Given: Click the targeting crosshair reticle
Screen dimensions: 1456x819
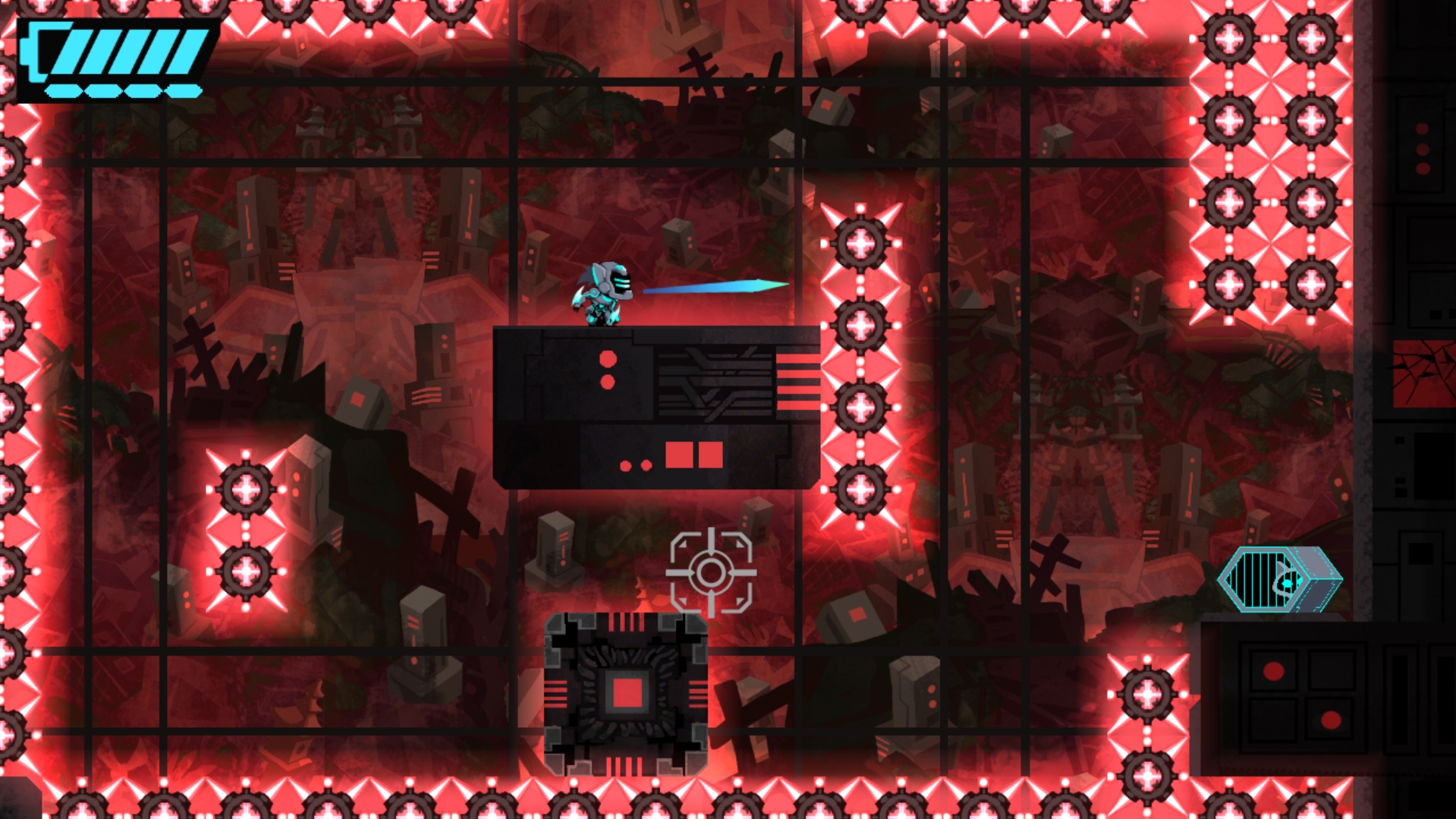Looking at the screenshot, I should 712,572.
